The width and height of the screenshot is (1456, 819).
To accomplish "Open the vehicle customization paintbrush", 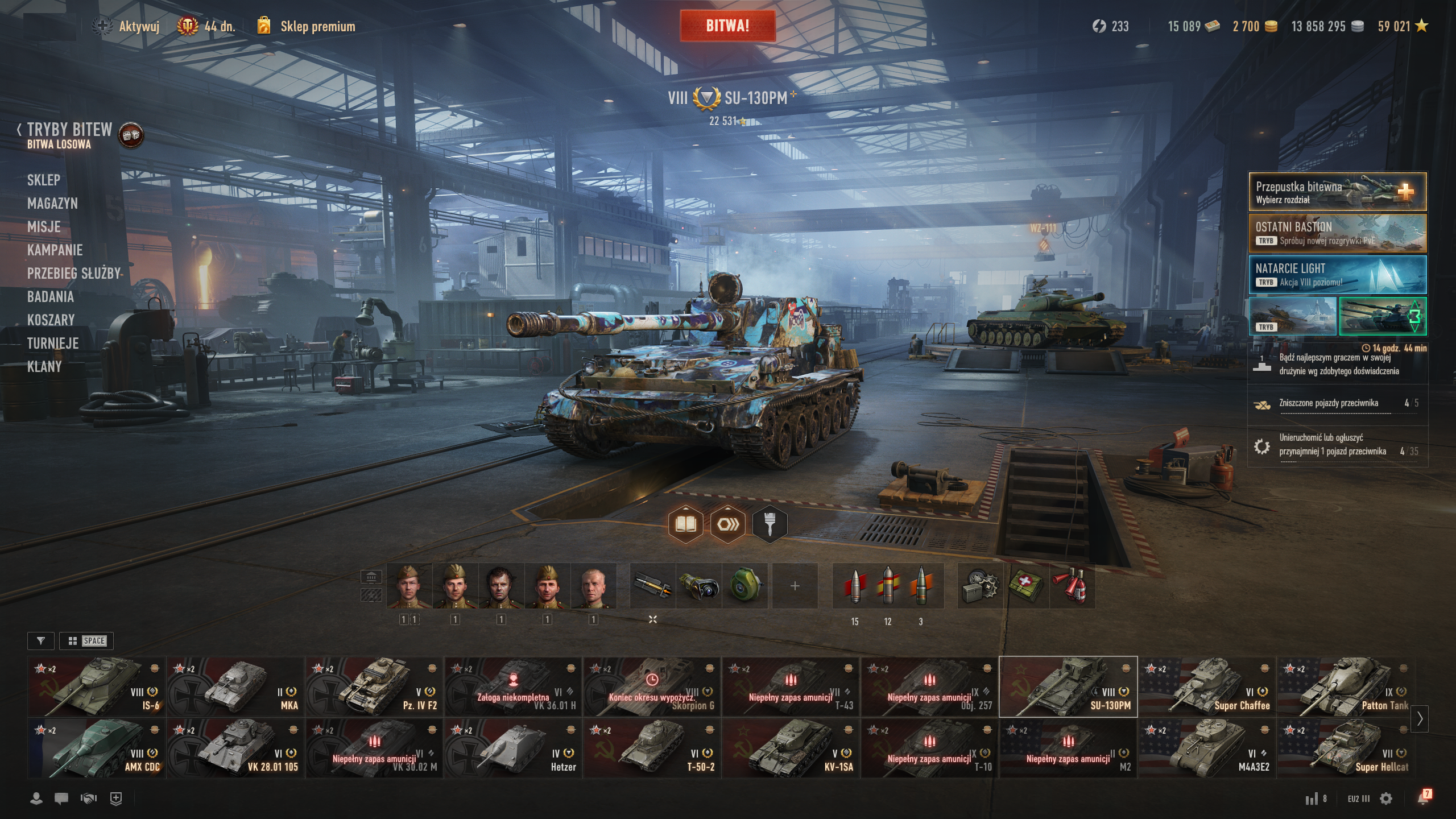I will pos(770,524).
